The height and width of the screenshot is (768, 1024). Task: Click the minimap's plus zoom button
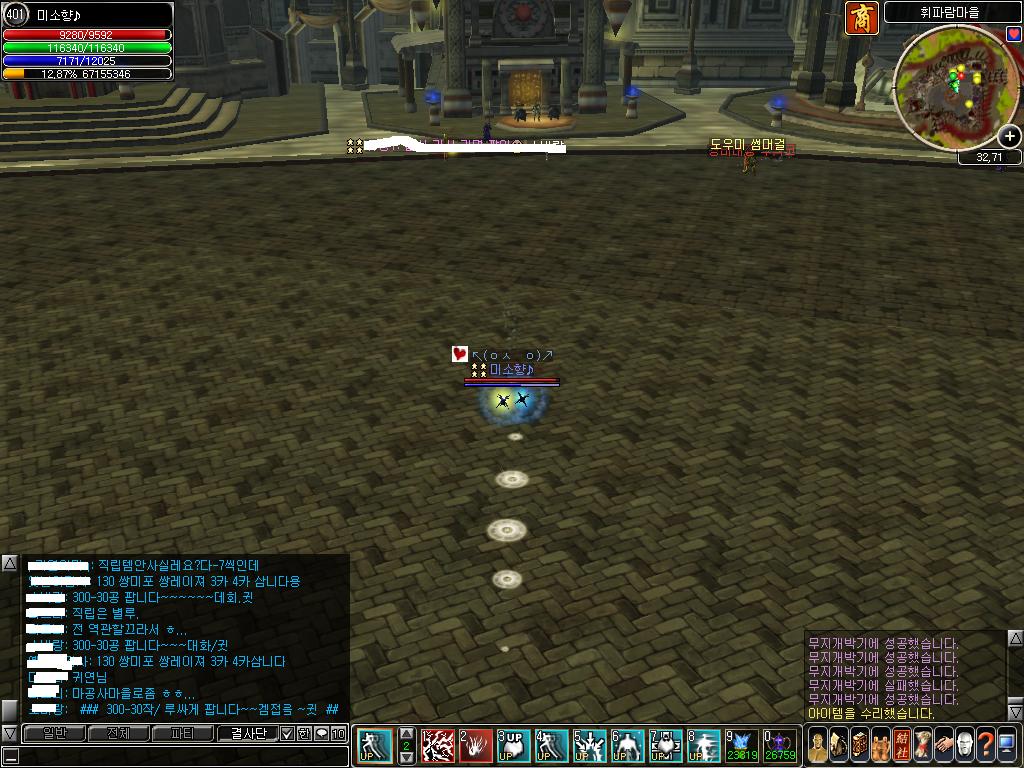coord(1010,136)
